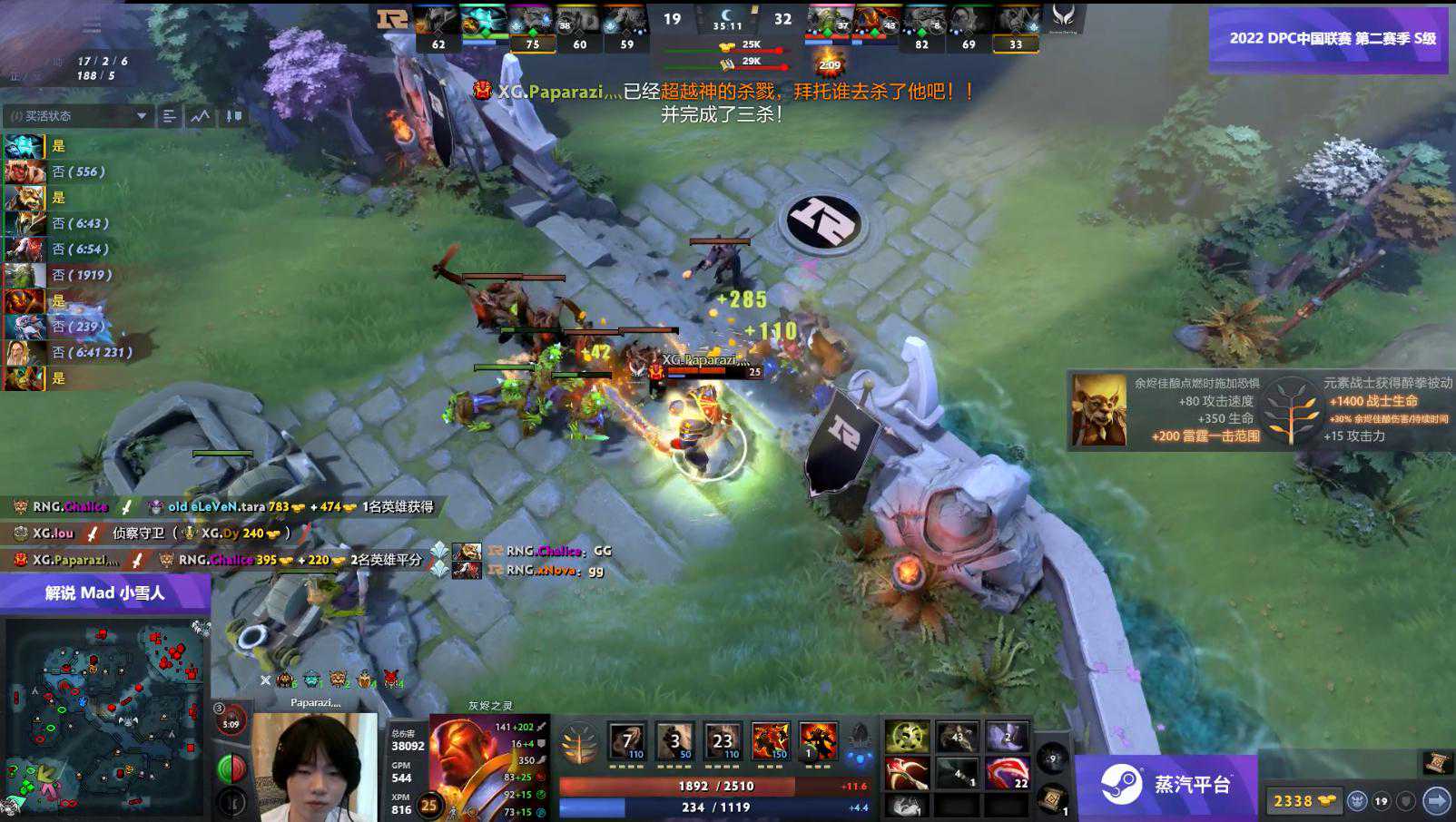1456x822 pixels.
Task: Activate Searing Chains, the ability showing 7
Action: pyautogui.click(x=627, y=741)
